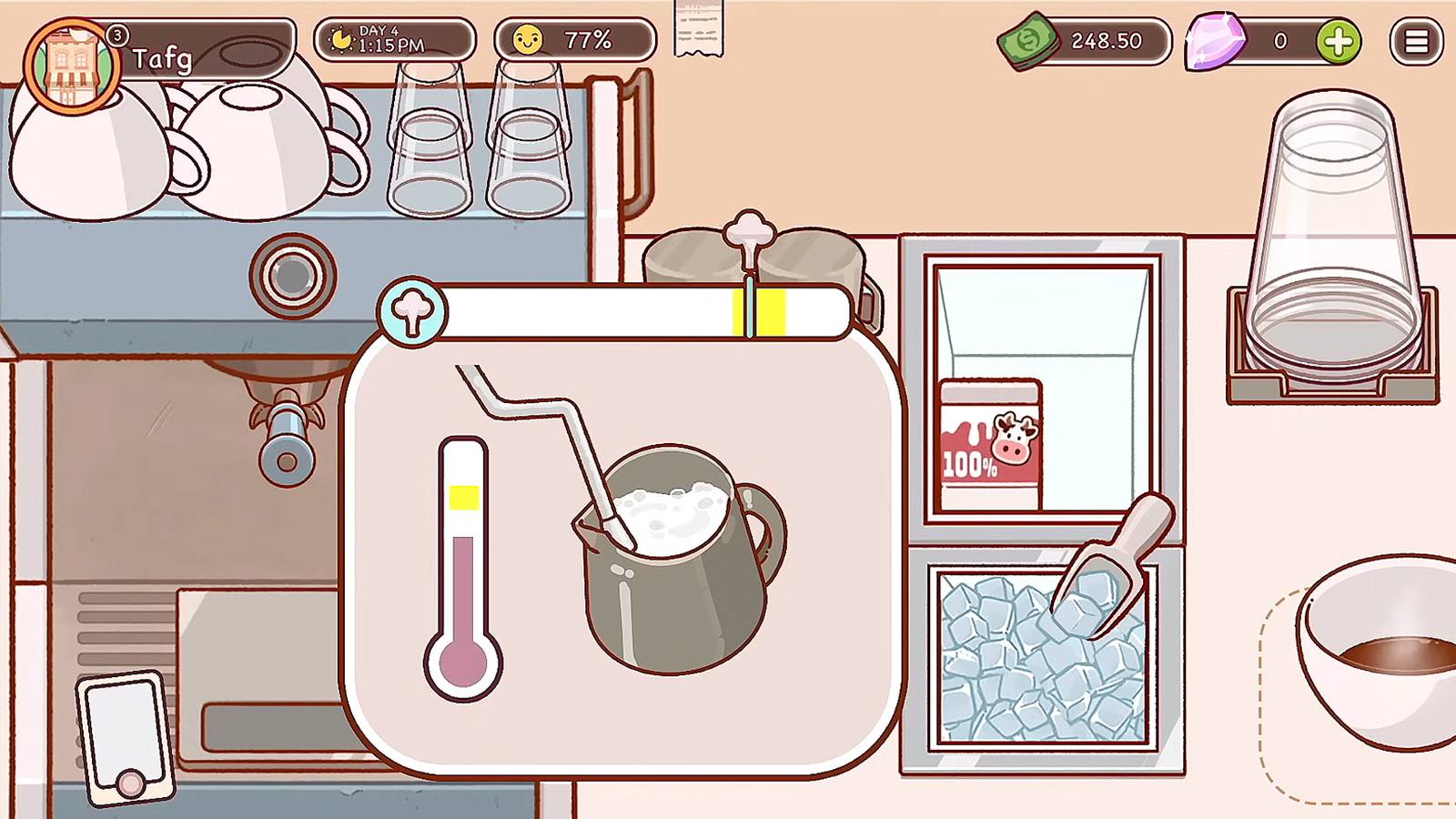Tap the cash money icon showing 248.50
This screenshot has height=819, width=1456.
click(1028, 40)
